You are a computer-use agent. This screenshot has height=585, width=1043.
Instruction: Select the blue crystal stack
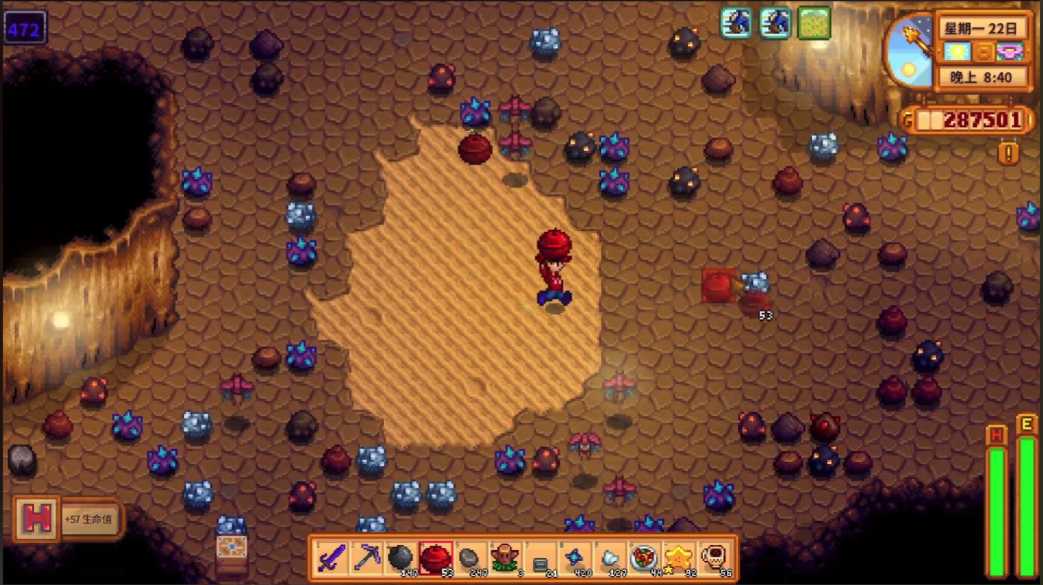pyautogui.click(x=575, y=557)
